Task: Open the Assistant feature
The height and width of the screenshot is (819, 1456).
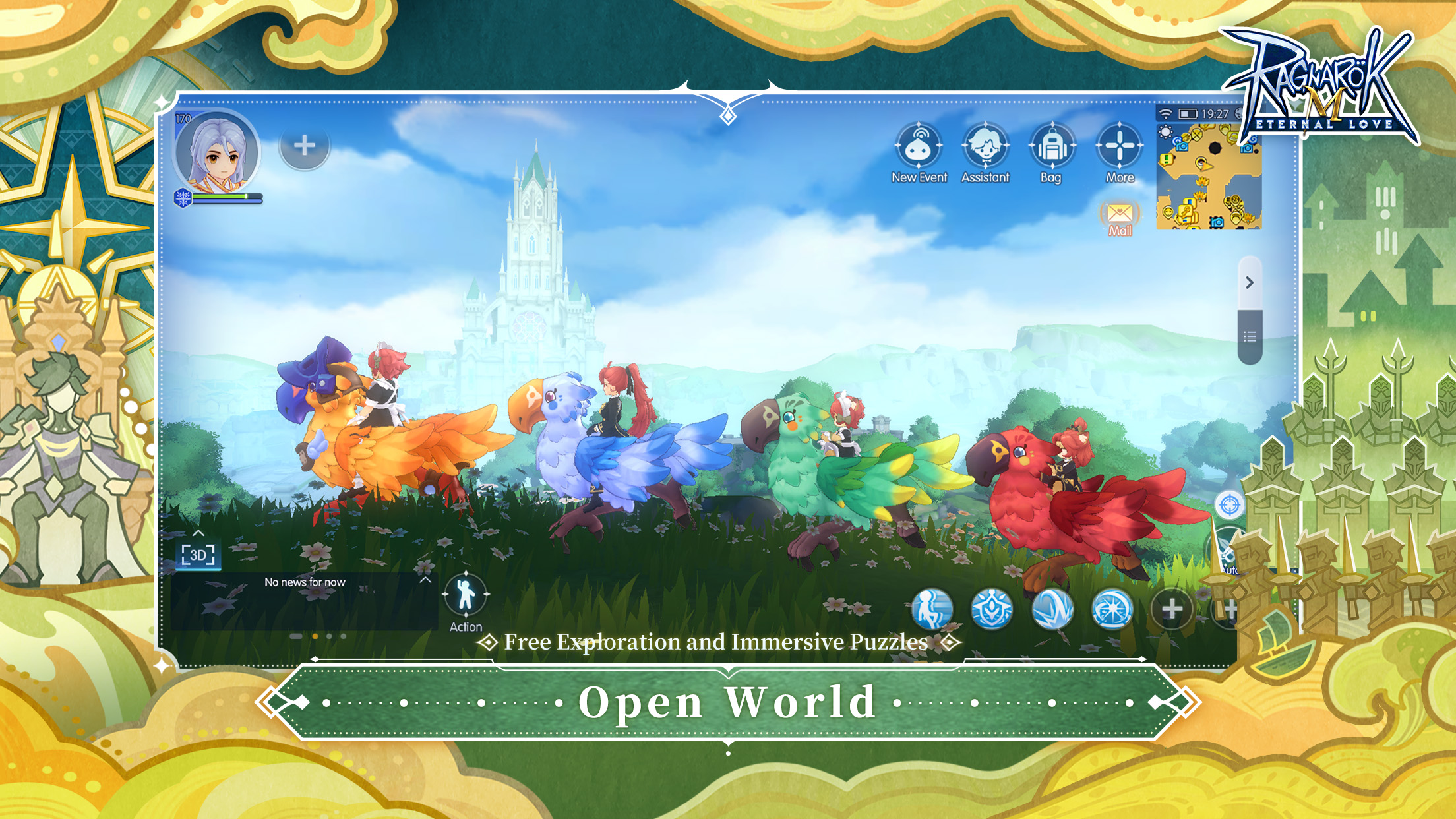Action: [x=985, y=146]
